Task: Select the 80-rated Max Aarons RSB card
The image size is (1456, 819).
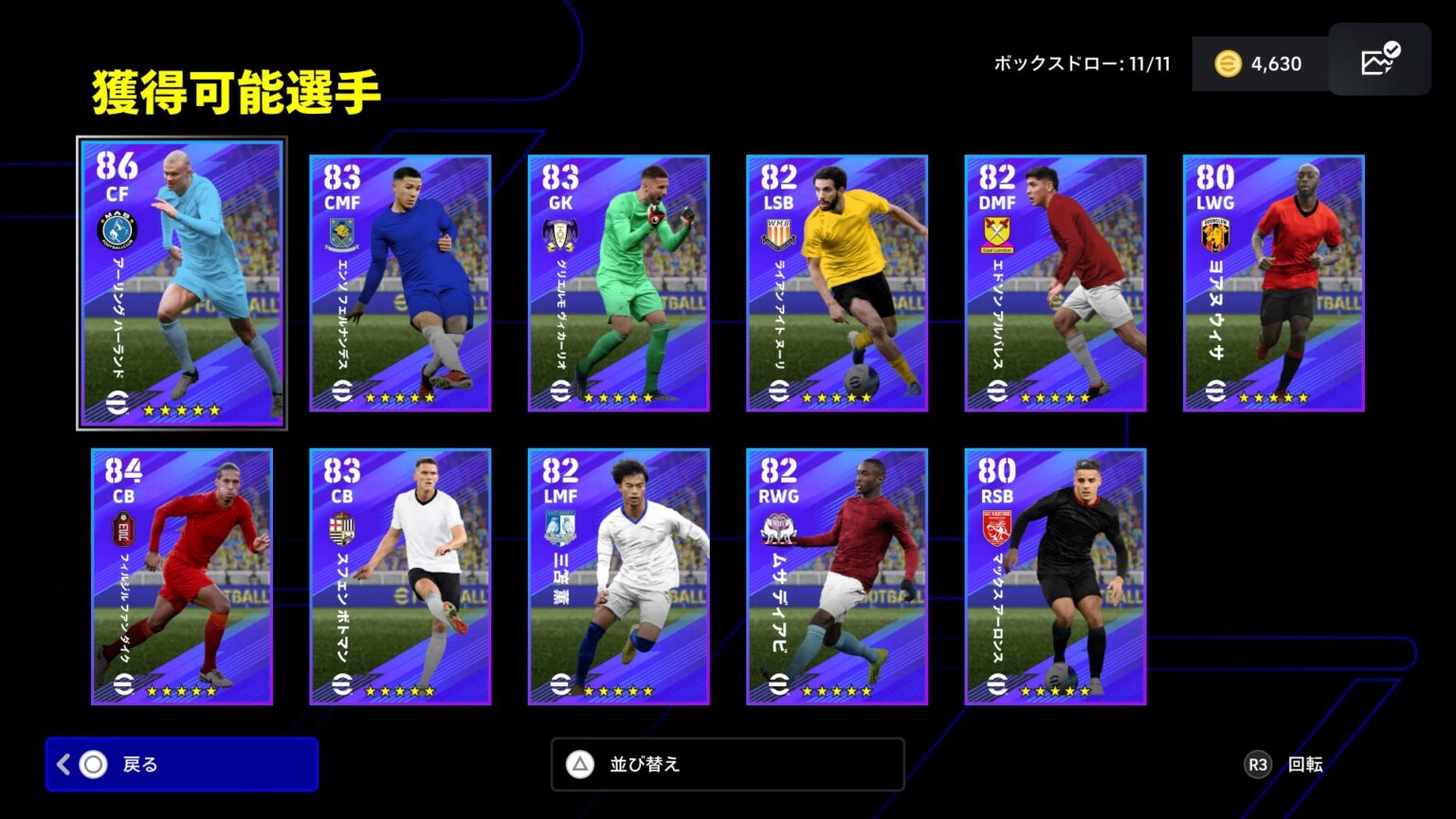Action: pyautogui.click(x=1056, y=576)
